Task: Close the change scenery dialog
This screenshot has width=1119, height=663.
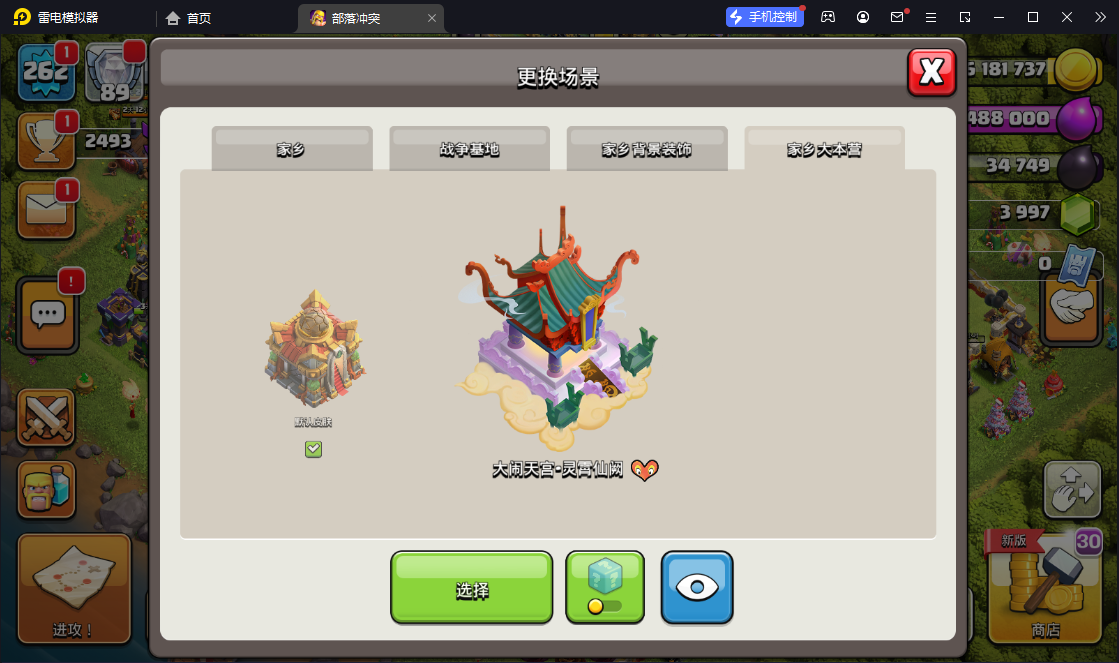Action: click(931, 72)
